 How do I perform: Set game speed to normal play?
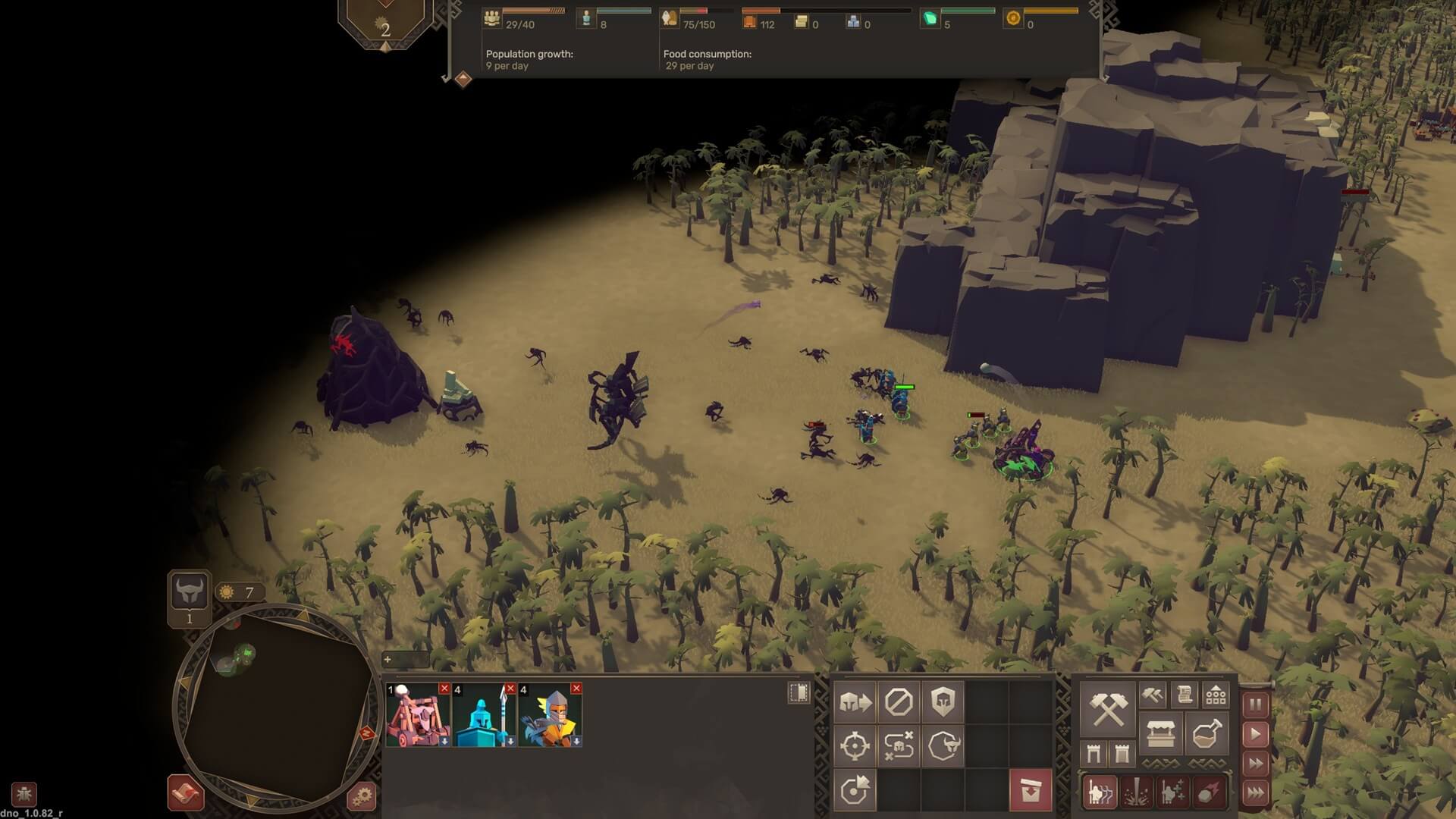1256,734
